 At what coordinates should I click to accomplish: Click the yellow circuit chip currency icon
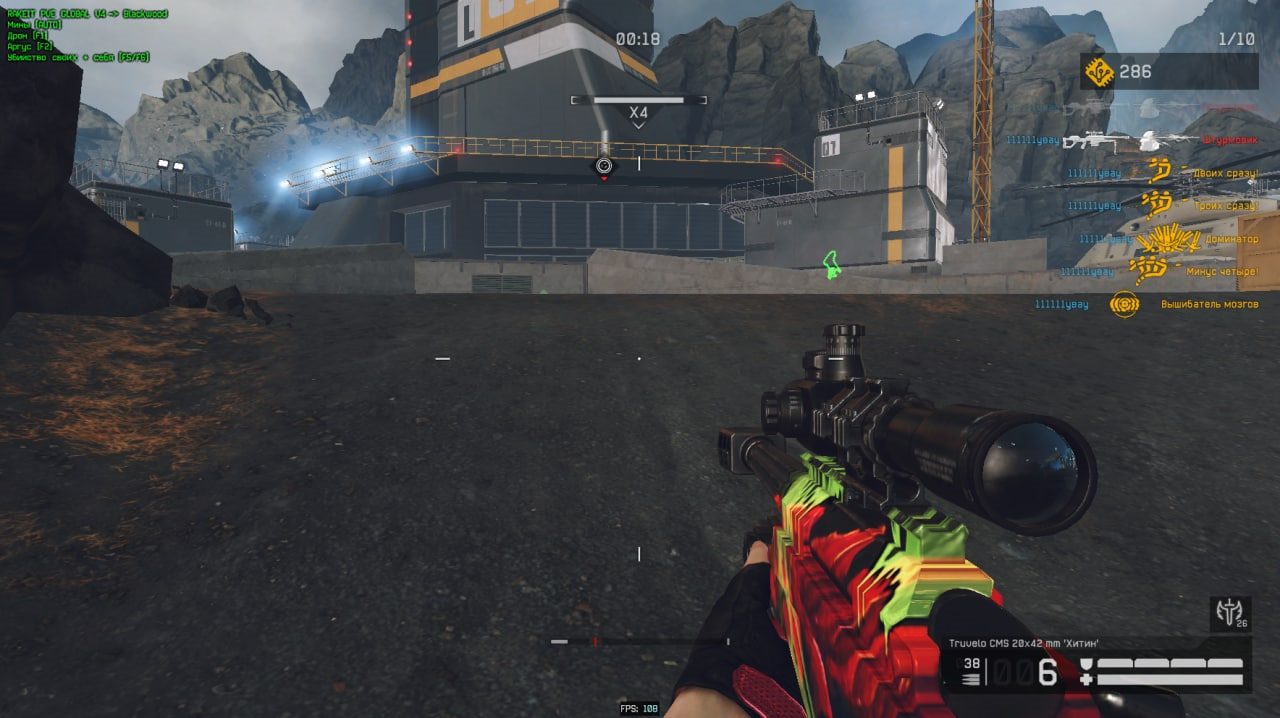click(x=1099, y=72)
